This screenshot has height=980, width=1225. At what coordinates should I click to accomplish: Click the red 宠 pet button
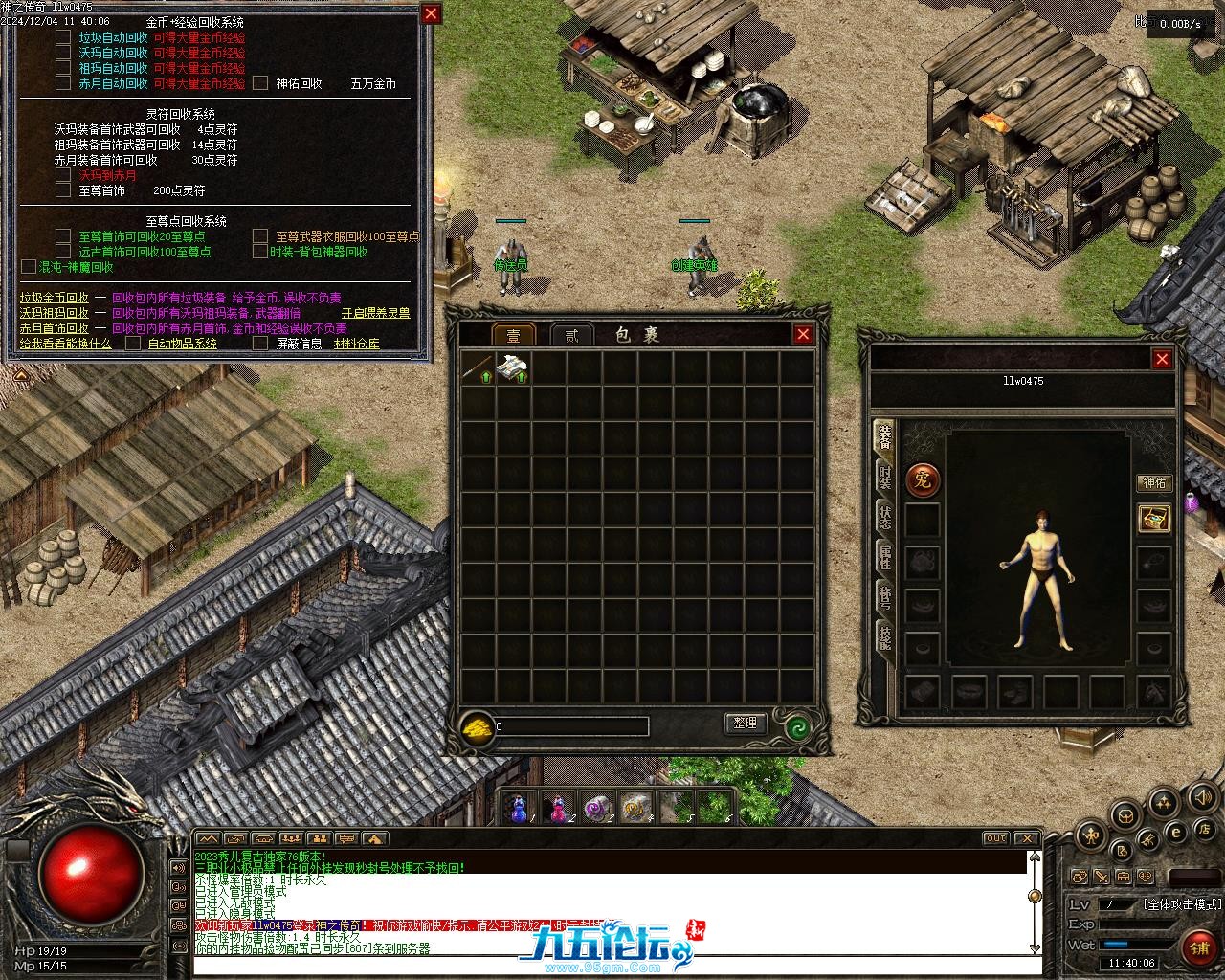tap(924, 480)
